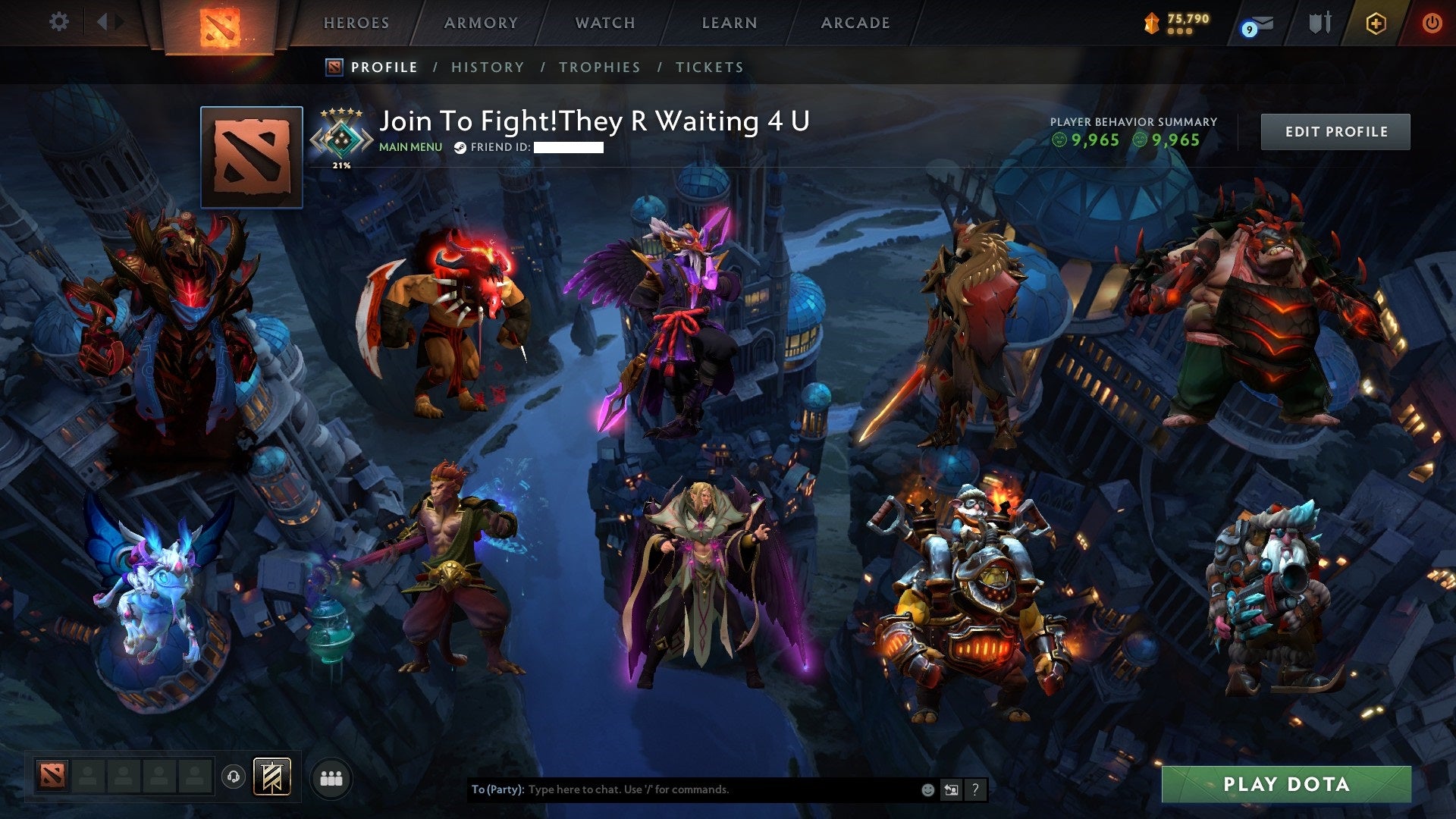Open the ARCADE menu

(x=855, y=22)
